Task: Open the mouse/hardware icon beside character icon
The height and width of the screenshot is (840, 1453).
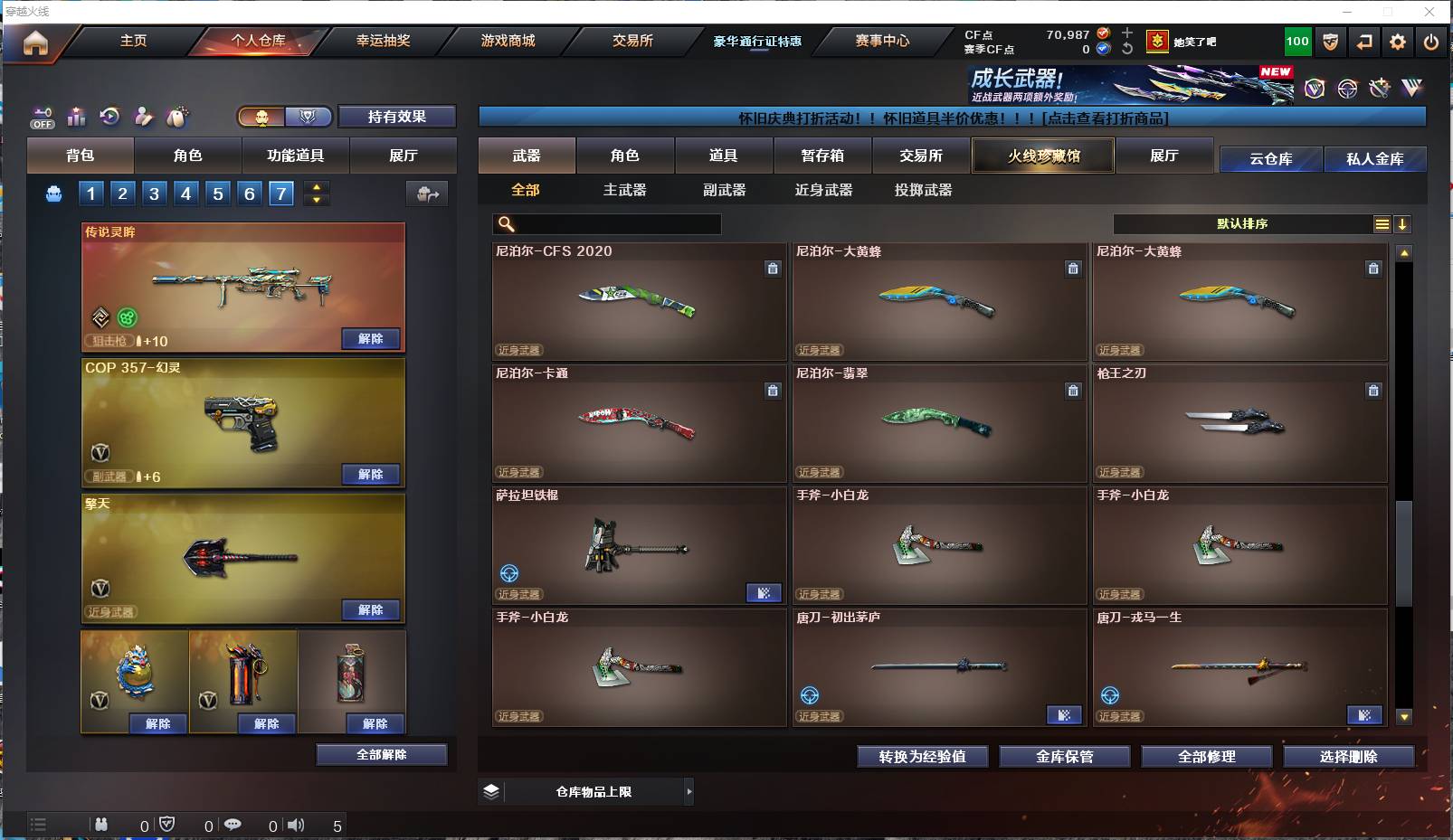Action: click(177, 116)
